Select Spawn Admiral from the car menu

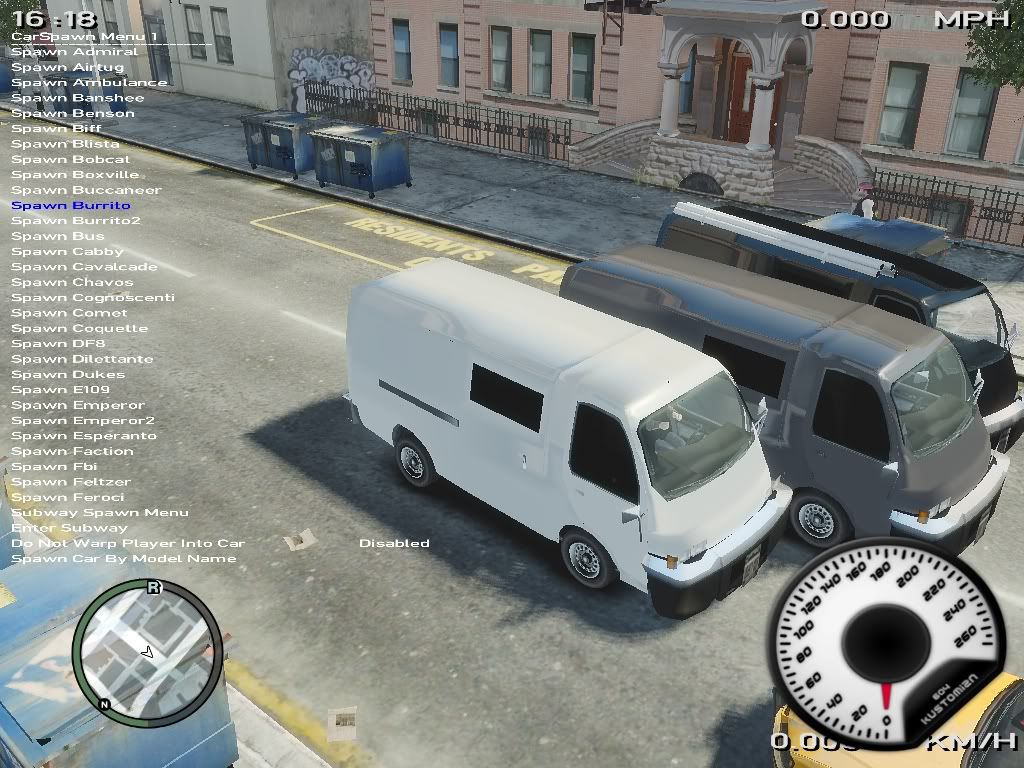[x=74, y=52]
